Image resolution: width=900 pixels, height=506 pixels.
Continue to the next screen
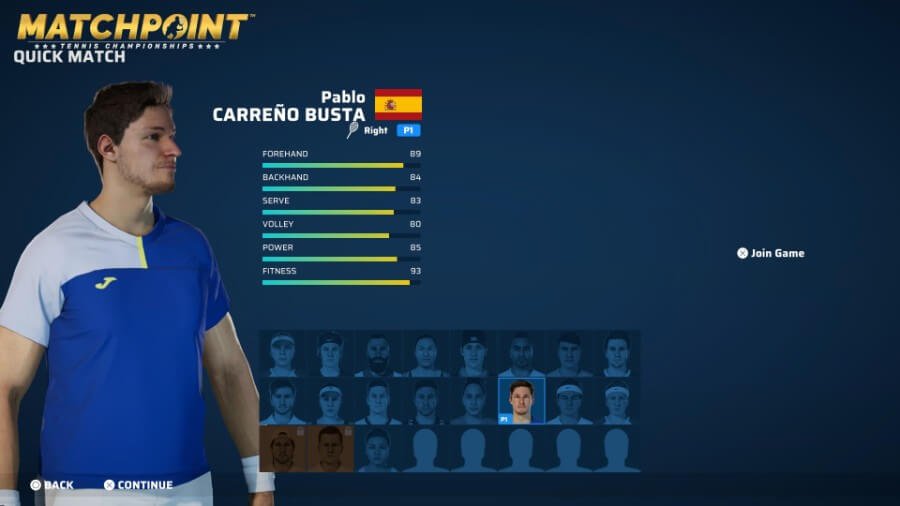point(138,485)
